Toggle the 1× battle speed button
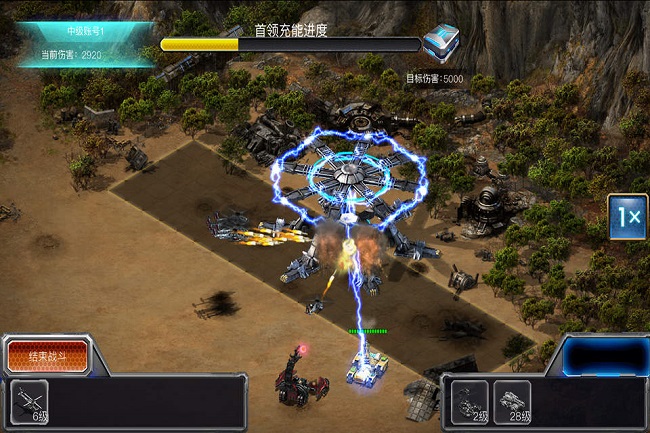This screenshot has height=433, width=650. (627, 217)
